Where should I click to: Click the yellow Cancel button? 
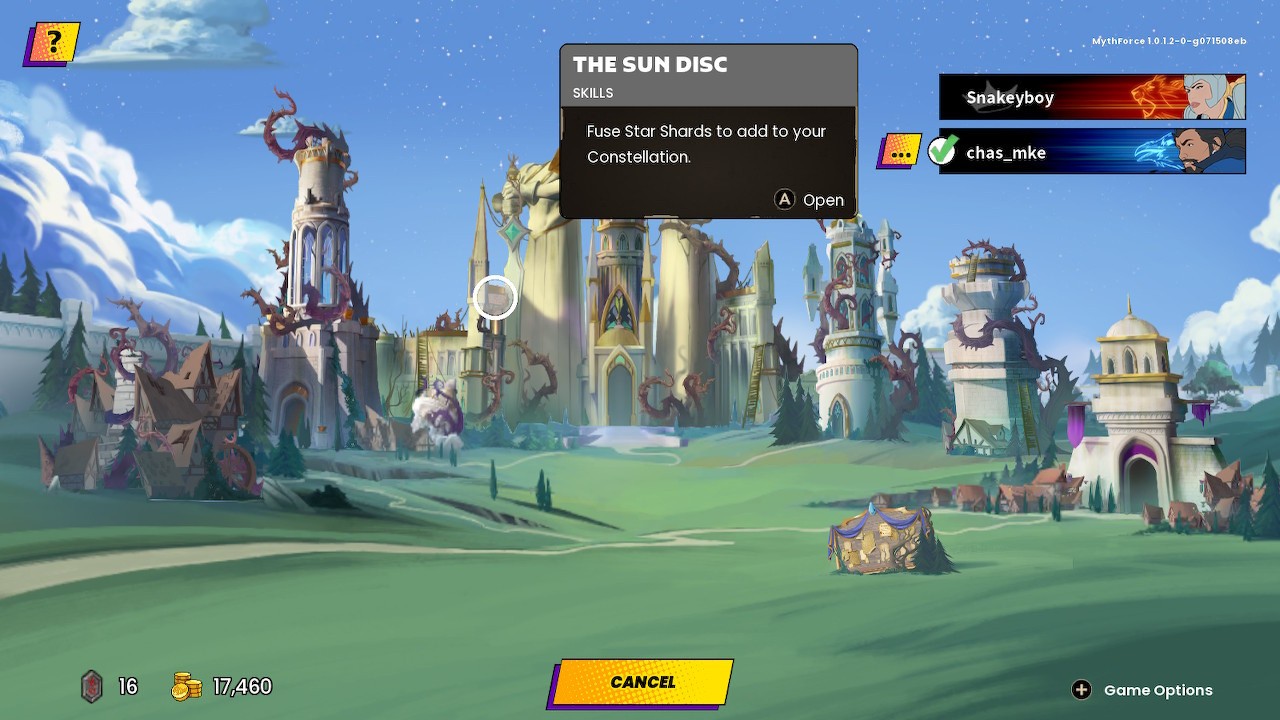click(641, 682)
